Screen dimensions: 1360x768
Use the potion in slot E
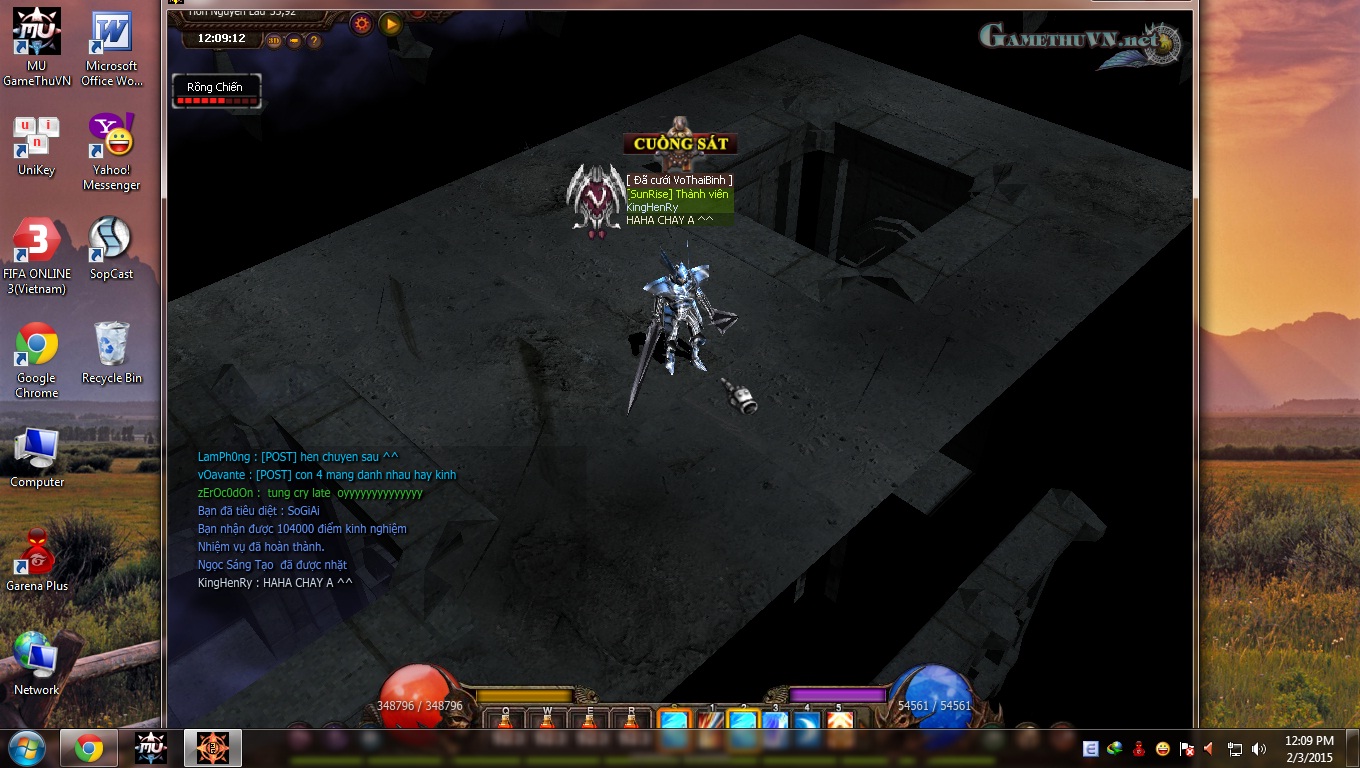point(589,722)
